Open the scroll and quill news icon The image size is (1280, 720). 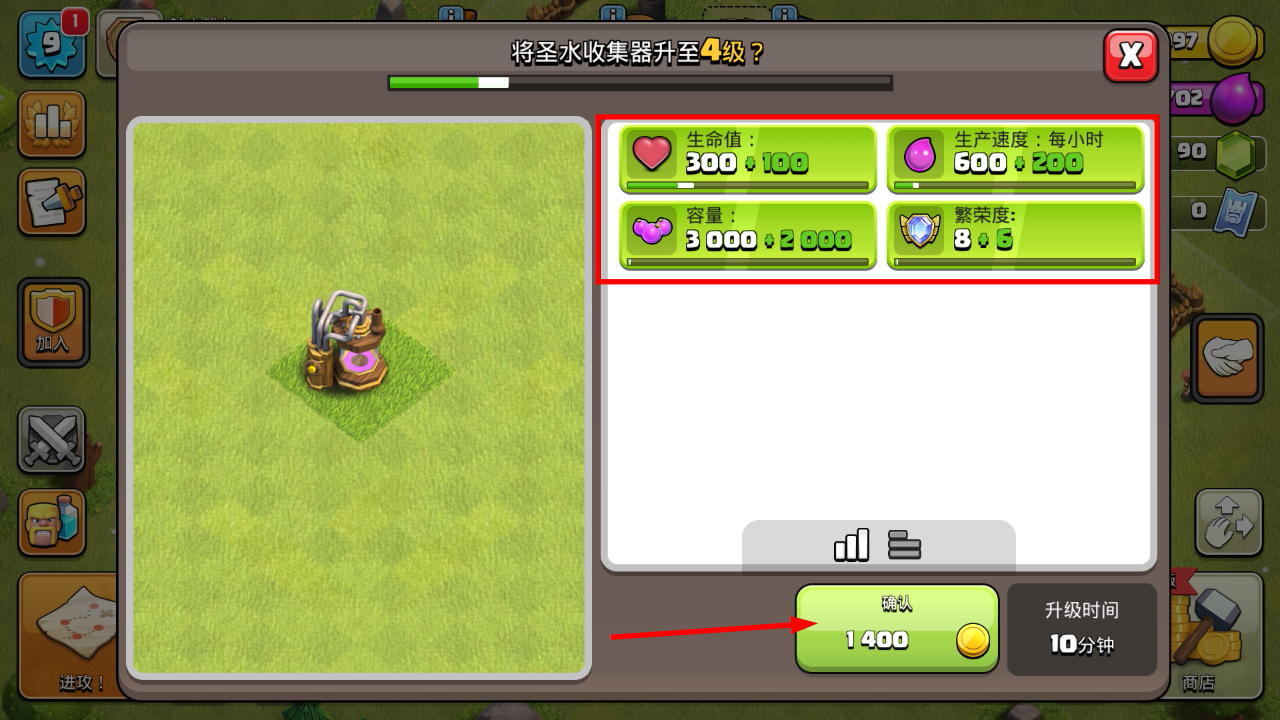click(52, 202)
